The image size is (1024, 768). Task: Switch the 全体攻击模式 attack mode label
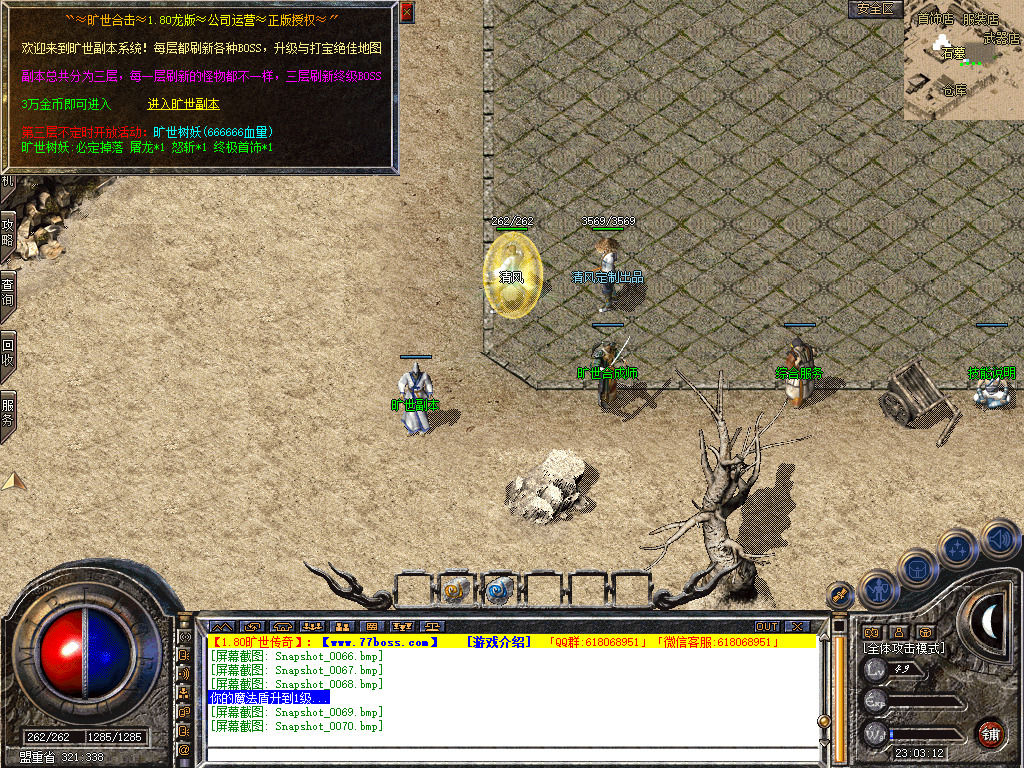(x=905, y=648)
